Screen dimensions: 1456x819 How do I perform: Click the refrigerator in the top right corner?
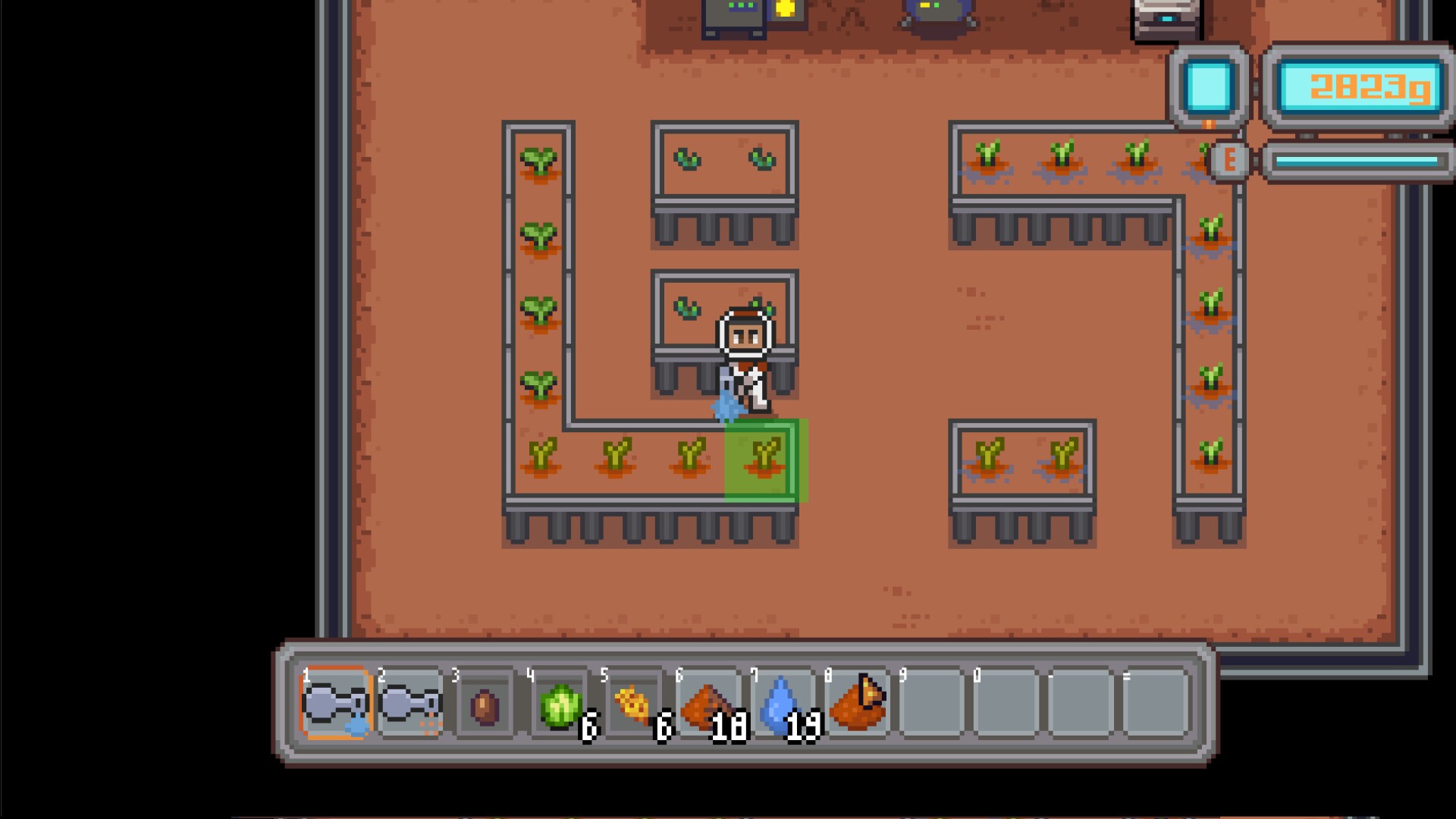click(x=1166, y=17)
